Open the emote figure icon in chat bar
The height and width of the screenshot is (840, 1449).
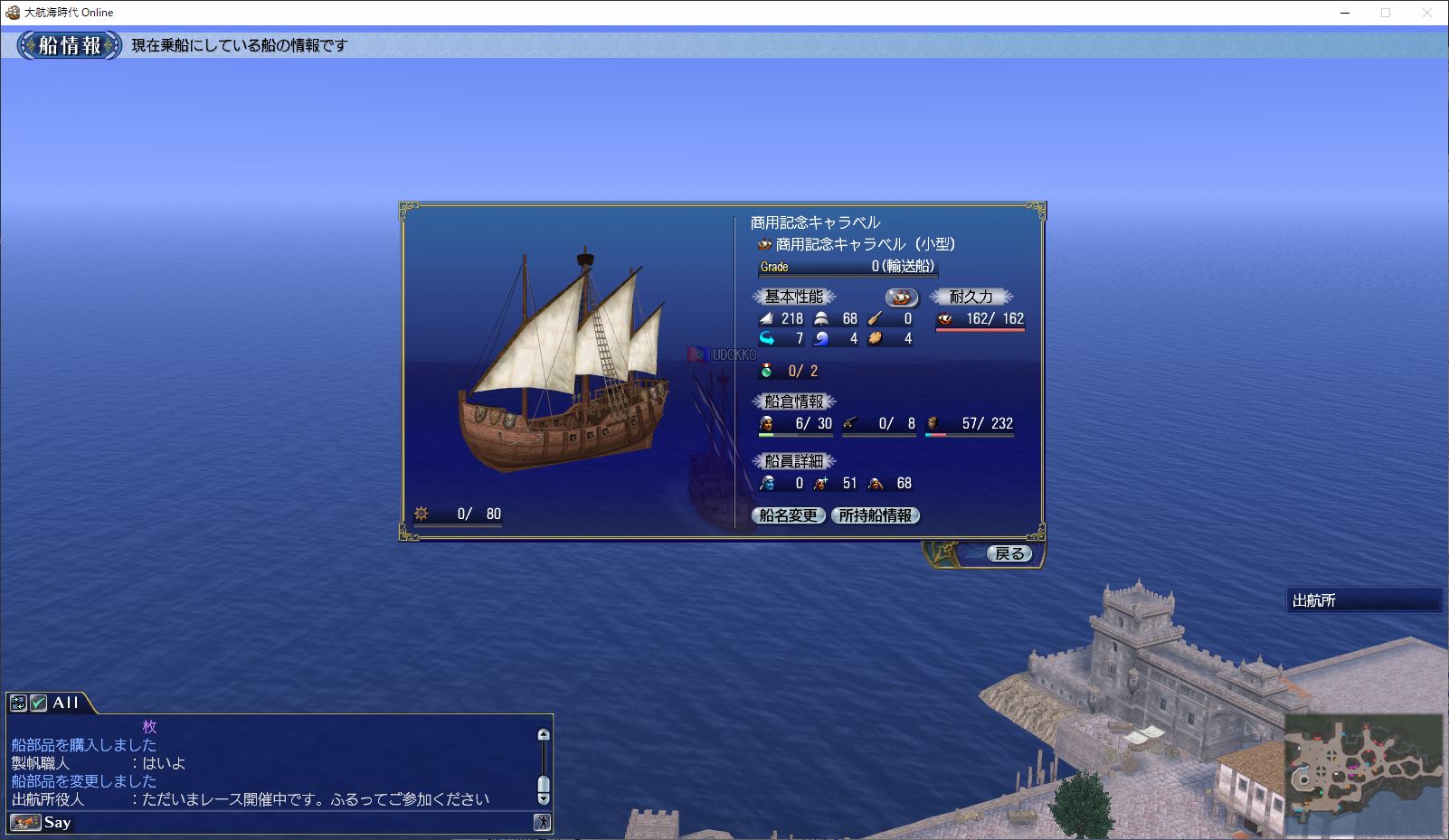(x=542, y=822)
